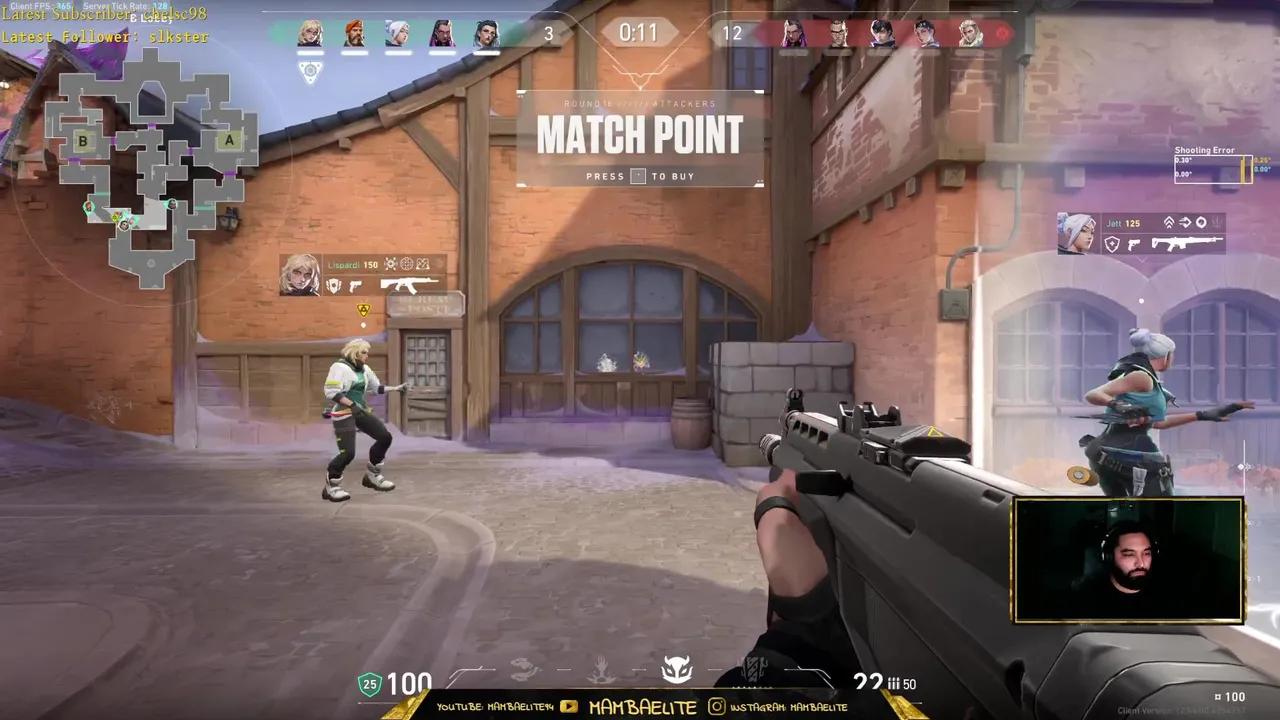Click the sidearm pistol icon in Jett's loadout
Viewport: 1280px width, 720px height.
pyautogui.click(x=1133, y=244)
